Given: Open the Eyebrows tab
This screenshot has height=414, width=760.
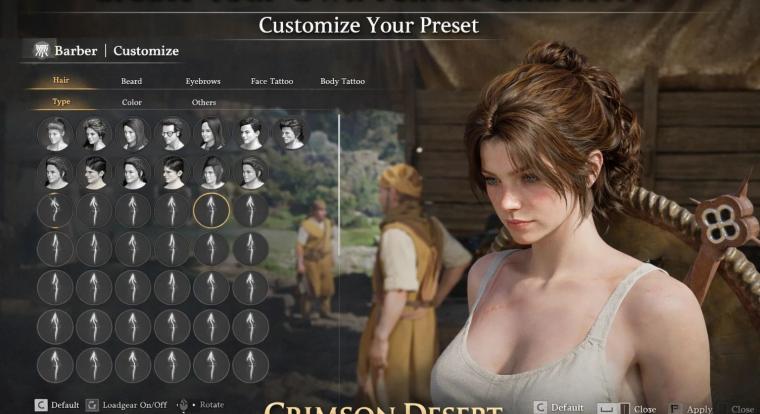Looking at the screenshot, I should point(202,81).
